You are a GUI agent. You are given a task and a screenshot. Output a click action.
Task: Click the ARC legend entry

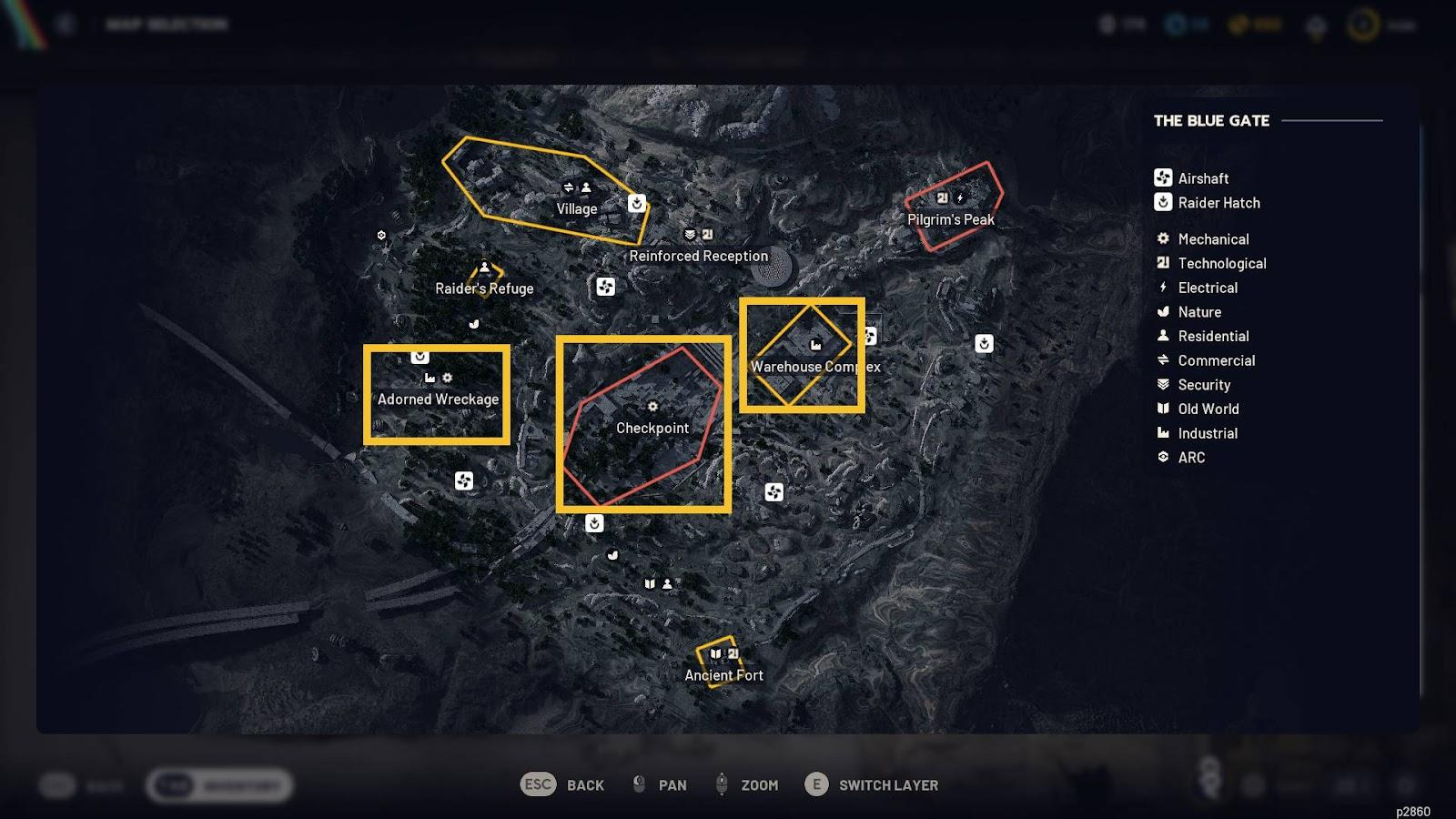coord(1190,458)
